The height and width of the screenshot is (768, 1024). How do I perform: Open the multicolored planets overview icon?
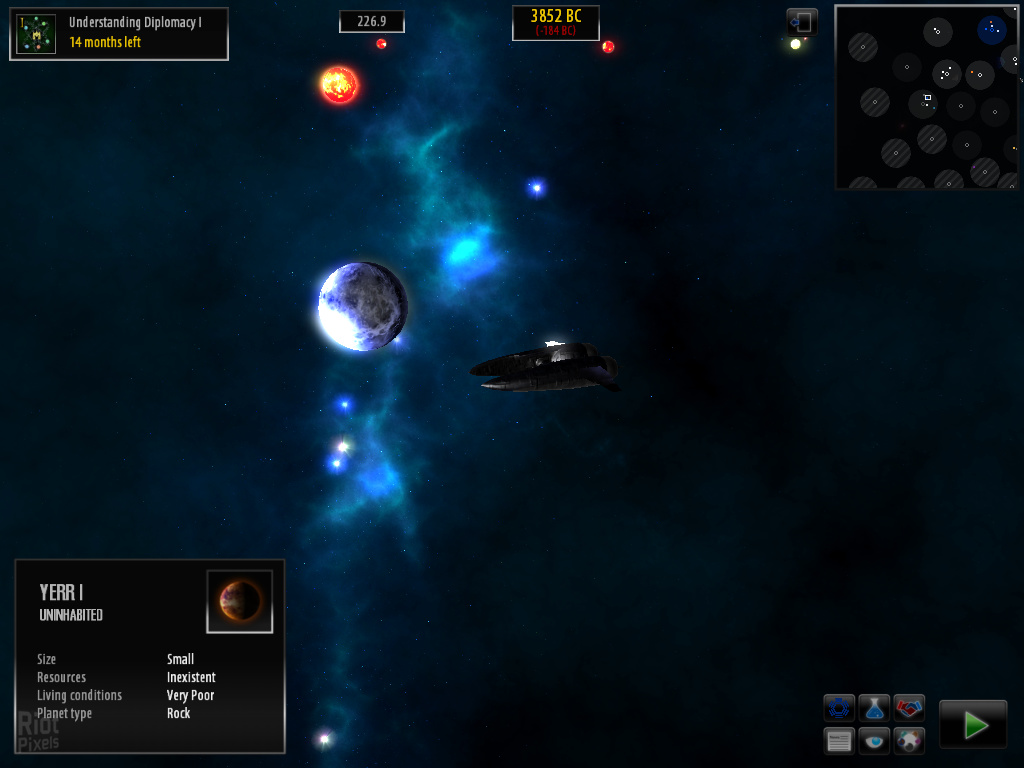point(909,741)
